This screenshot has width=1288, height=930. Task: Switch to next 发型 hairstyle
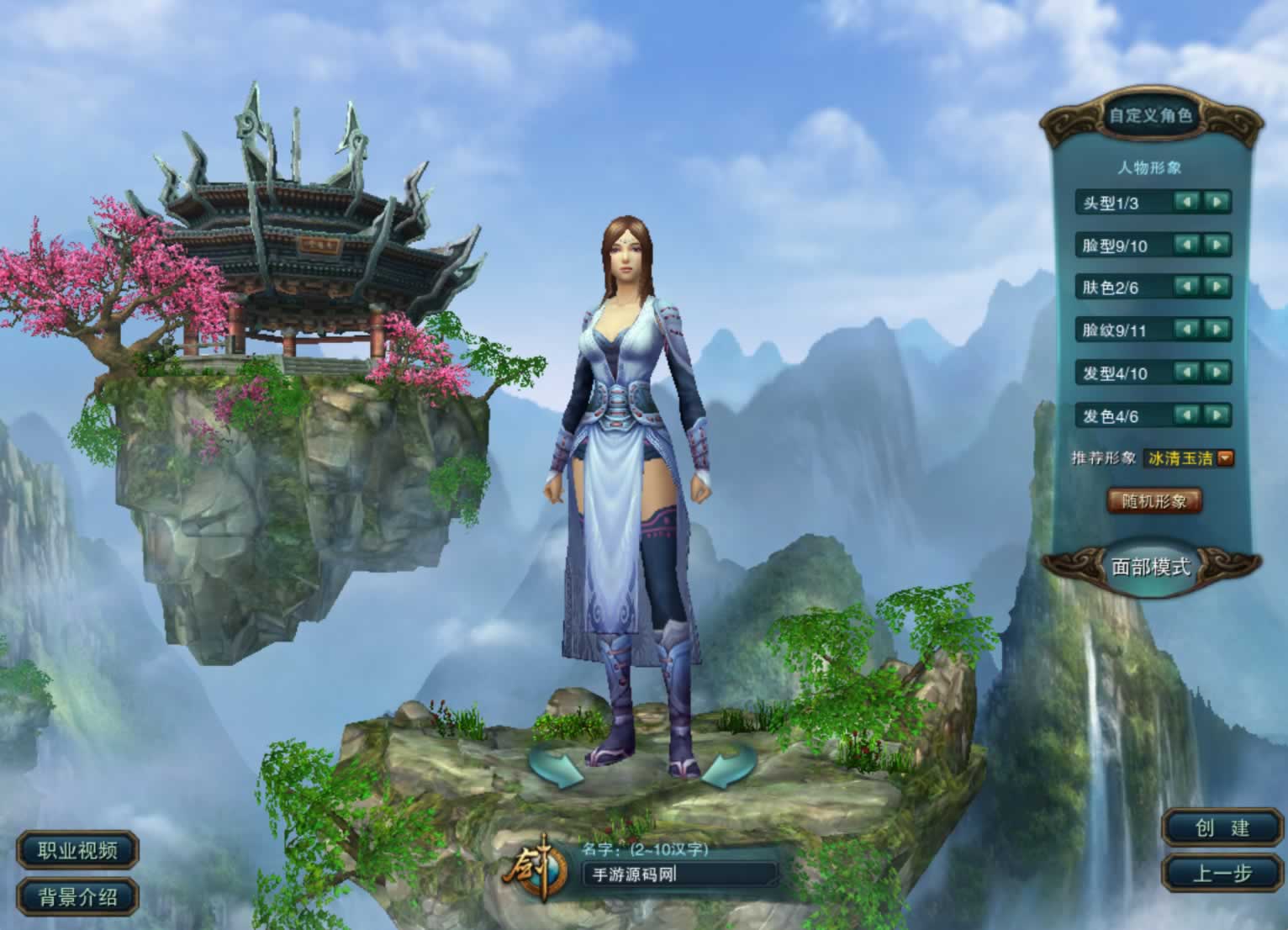click(x=1217, y=373)
